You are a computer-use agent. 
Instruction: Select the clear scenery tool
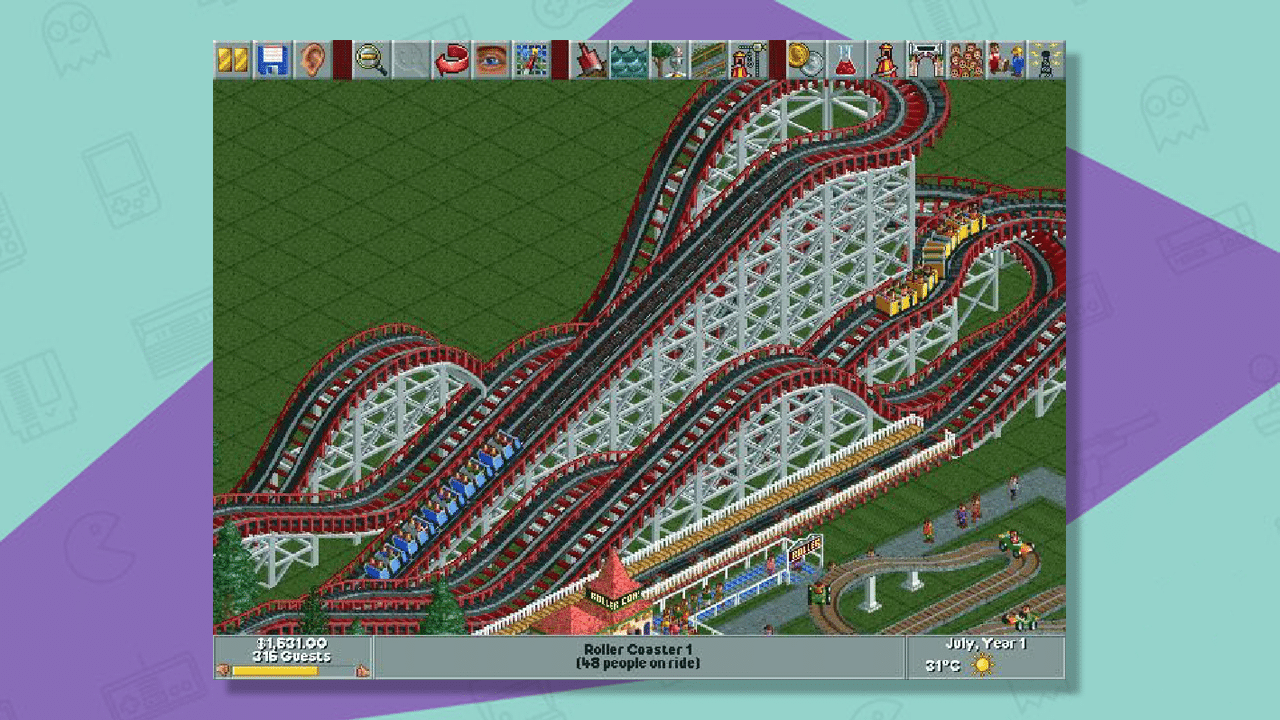click(590, 60)
